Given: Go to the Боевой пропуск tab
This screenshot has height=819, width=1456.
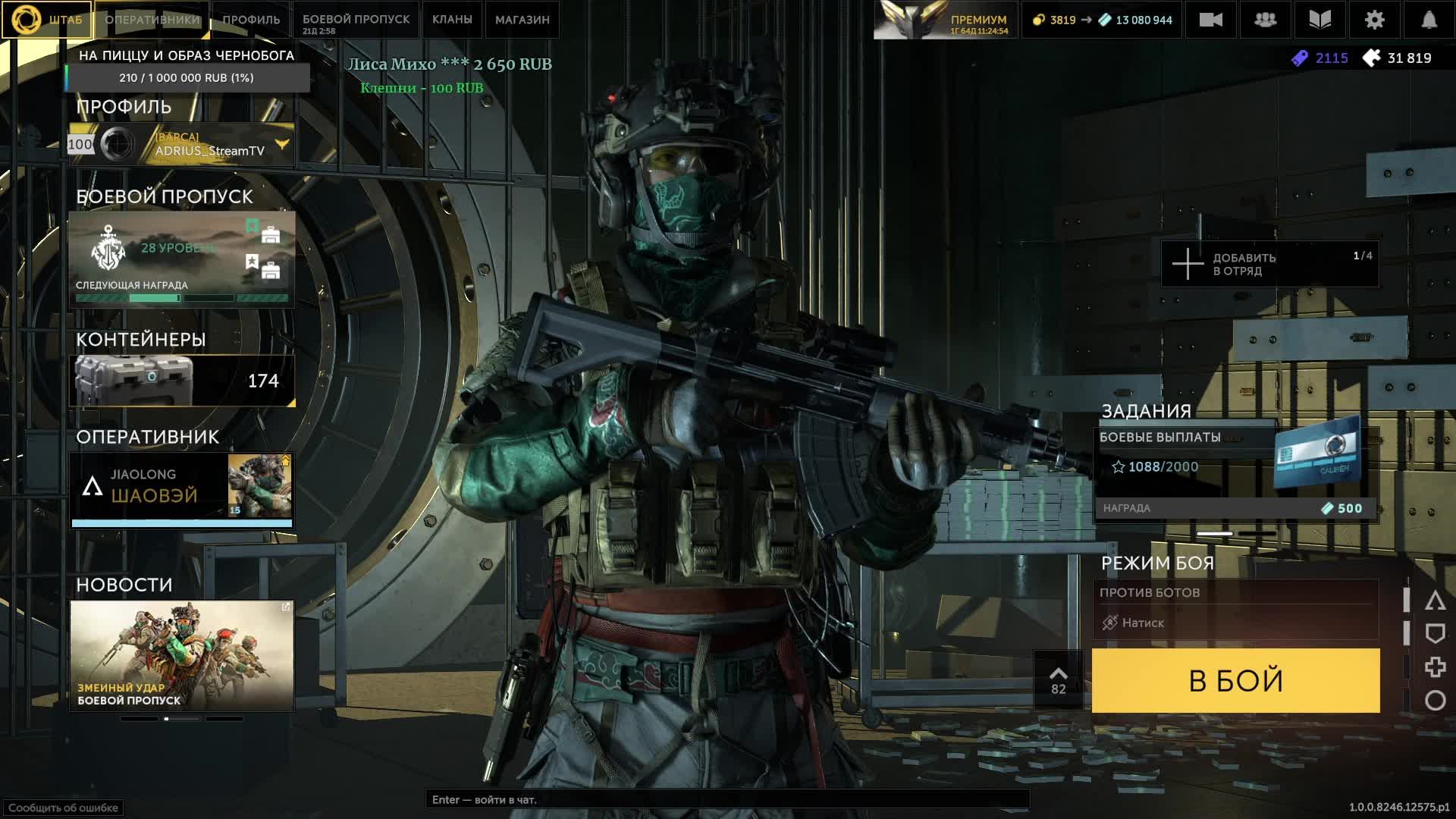Looking at the screenshot, I should [356, 20].
